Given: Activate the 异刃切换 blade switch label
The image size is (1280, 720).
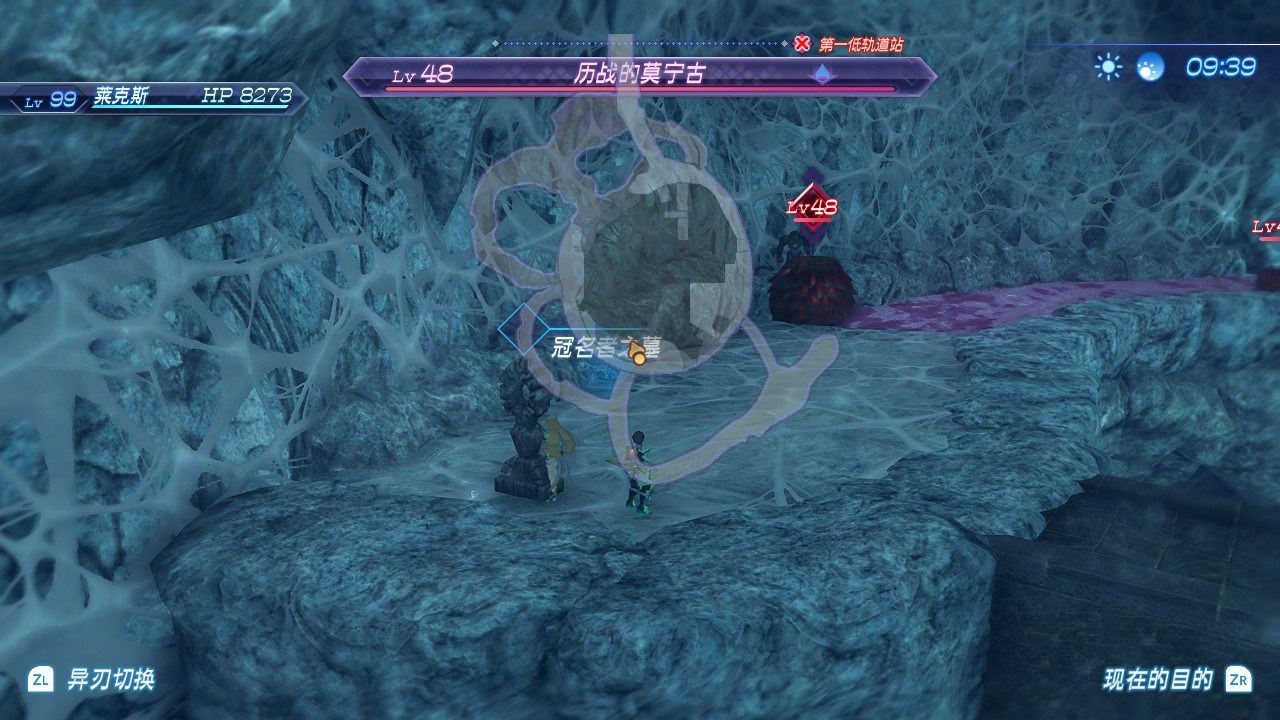Looking at the screenshot, I should pos(110,680).
